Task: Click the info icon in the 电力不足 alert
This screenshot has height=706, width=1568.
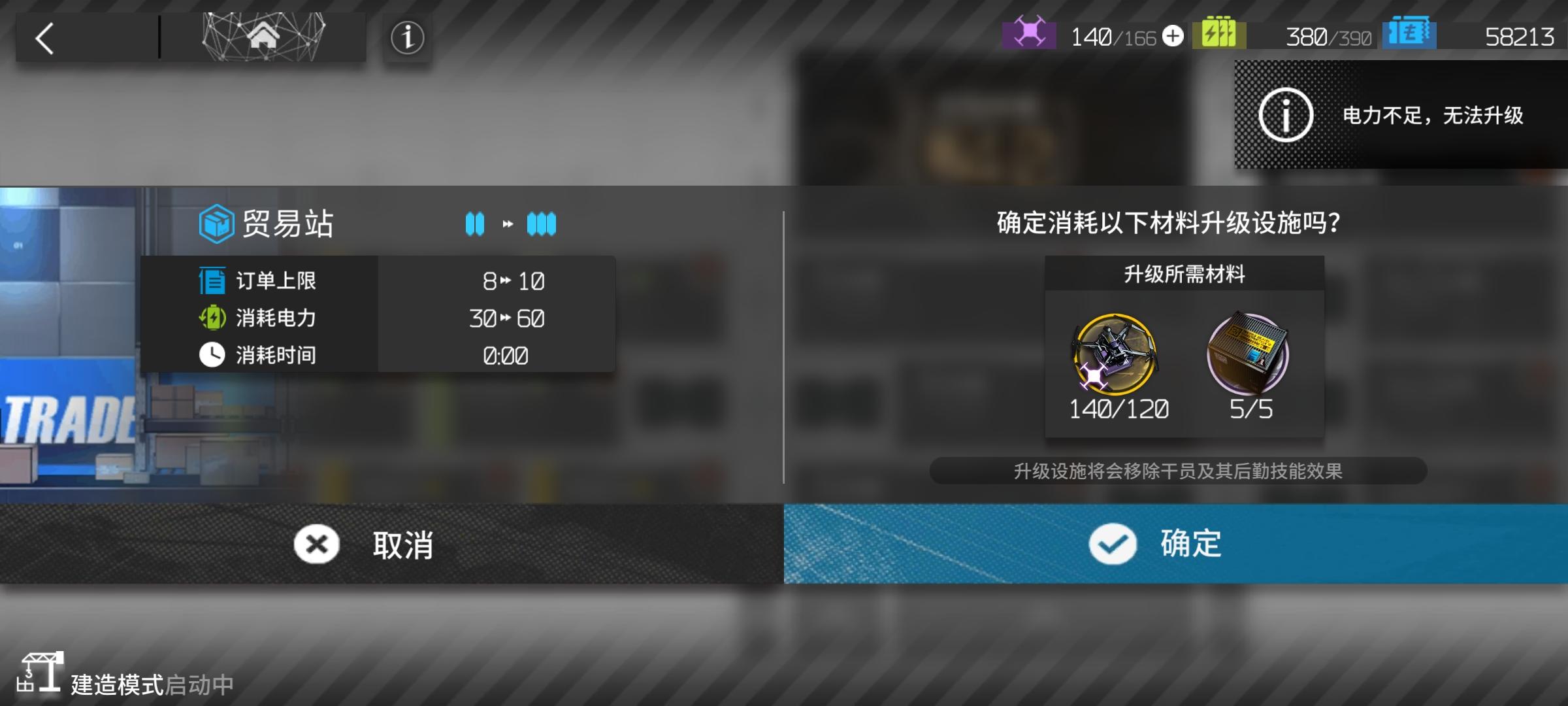Action: 1286,116
